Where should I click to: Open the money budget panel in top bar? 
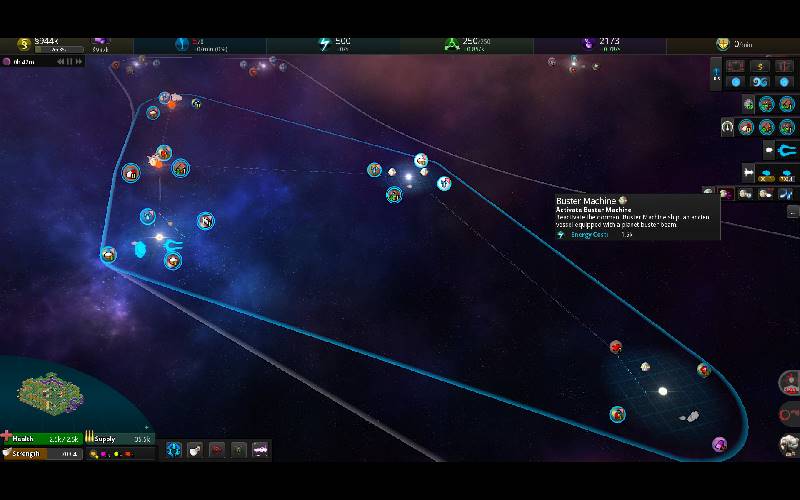point(22,44)
